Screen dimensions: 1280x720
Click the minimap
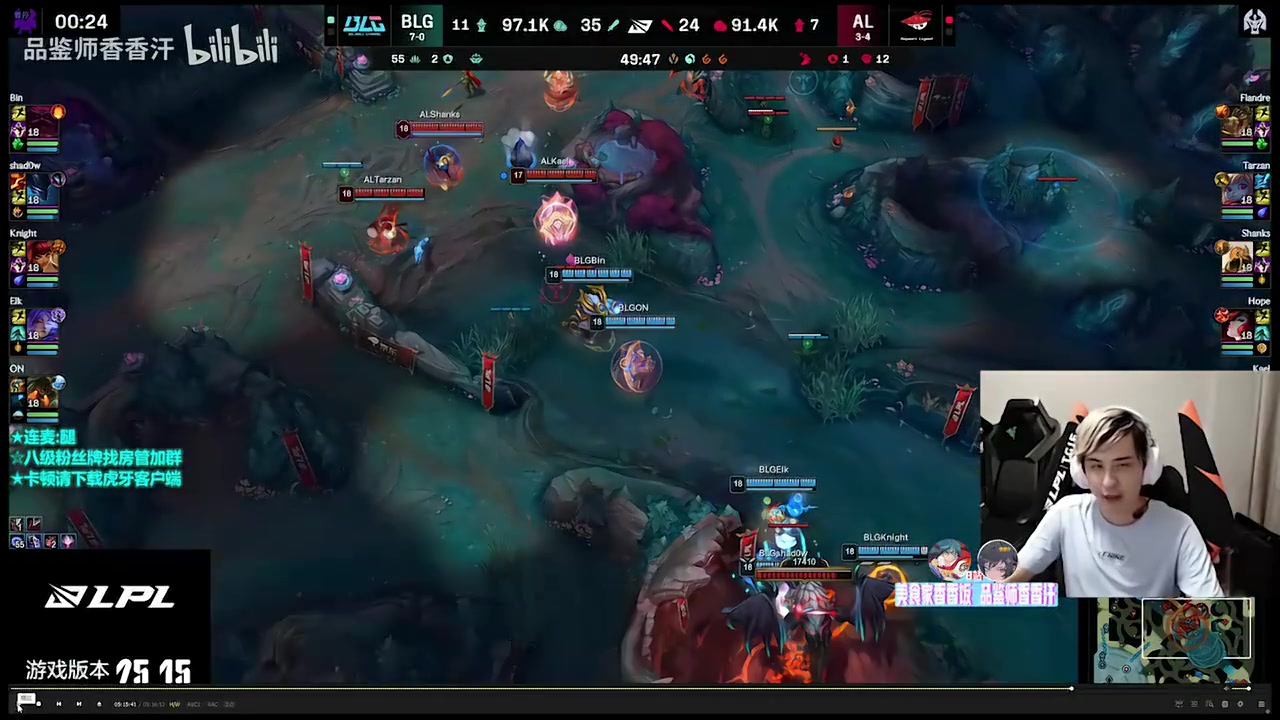(x=1174, y=640)
